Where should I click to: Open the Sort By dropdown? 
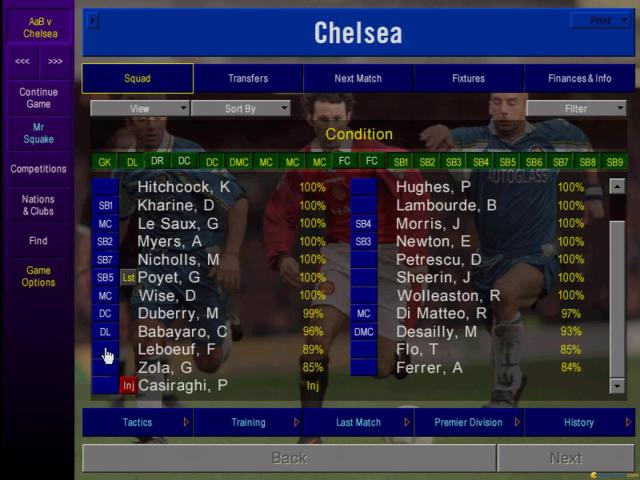(x=241, y=108)
